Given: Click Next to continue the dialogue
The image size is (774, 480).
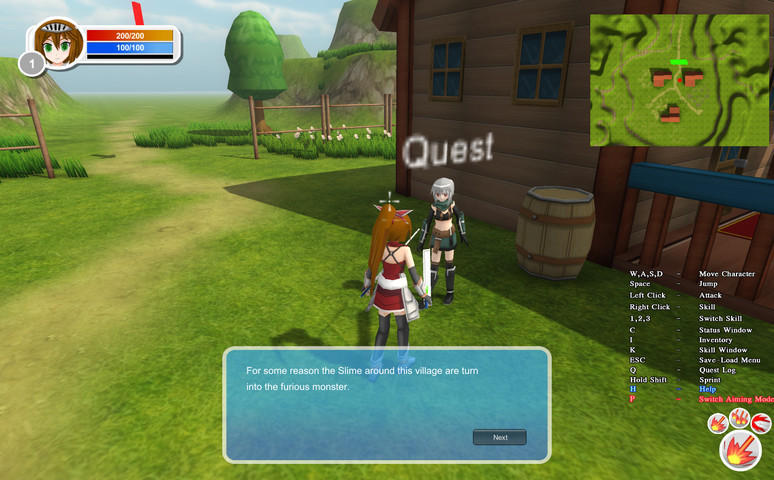Looking at the screenshot, I should 499,437.
